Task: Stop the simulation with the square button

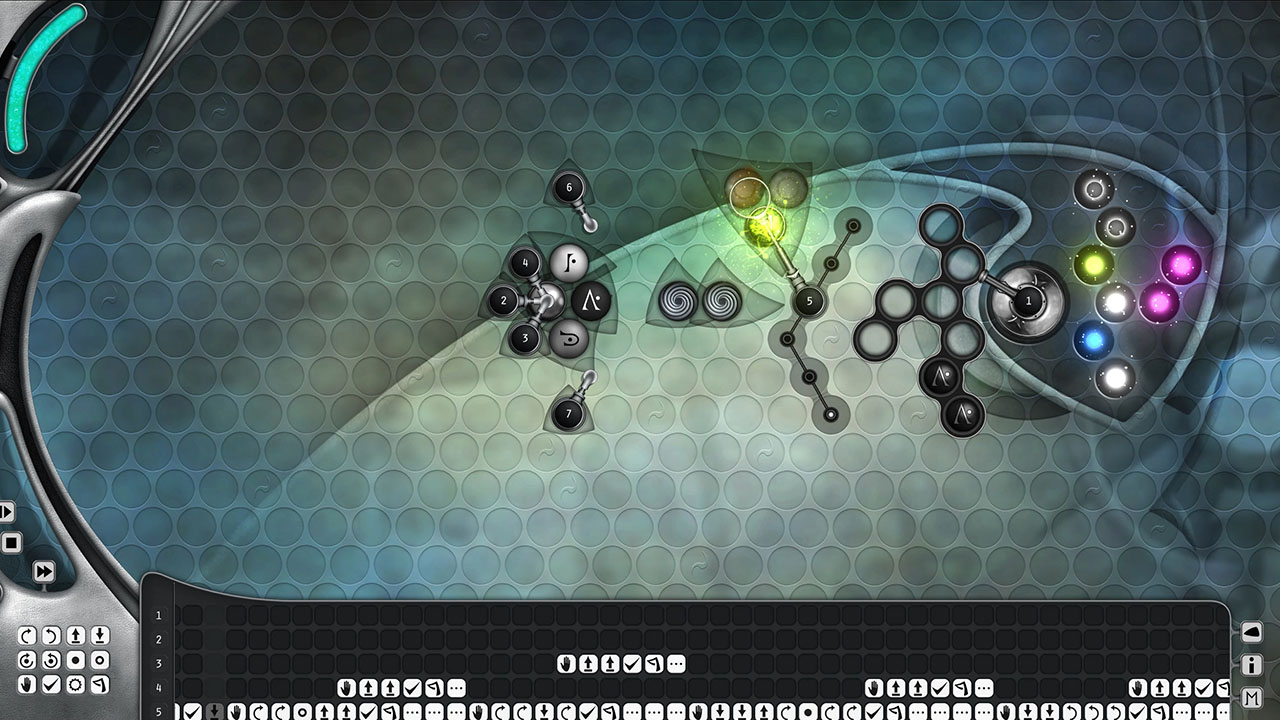Action: [12, 542]
